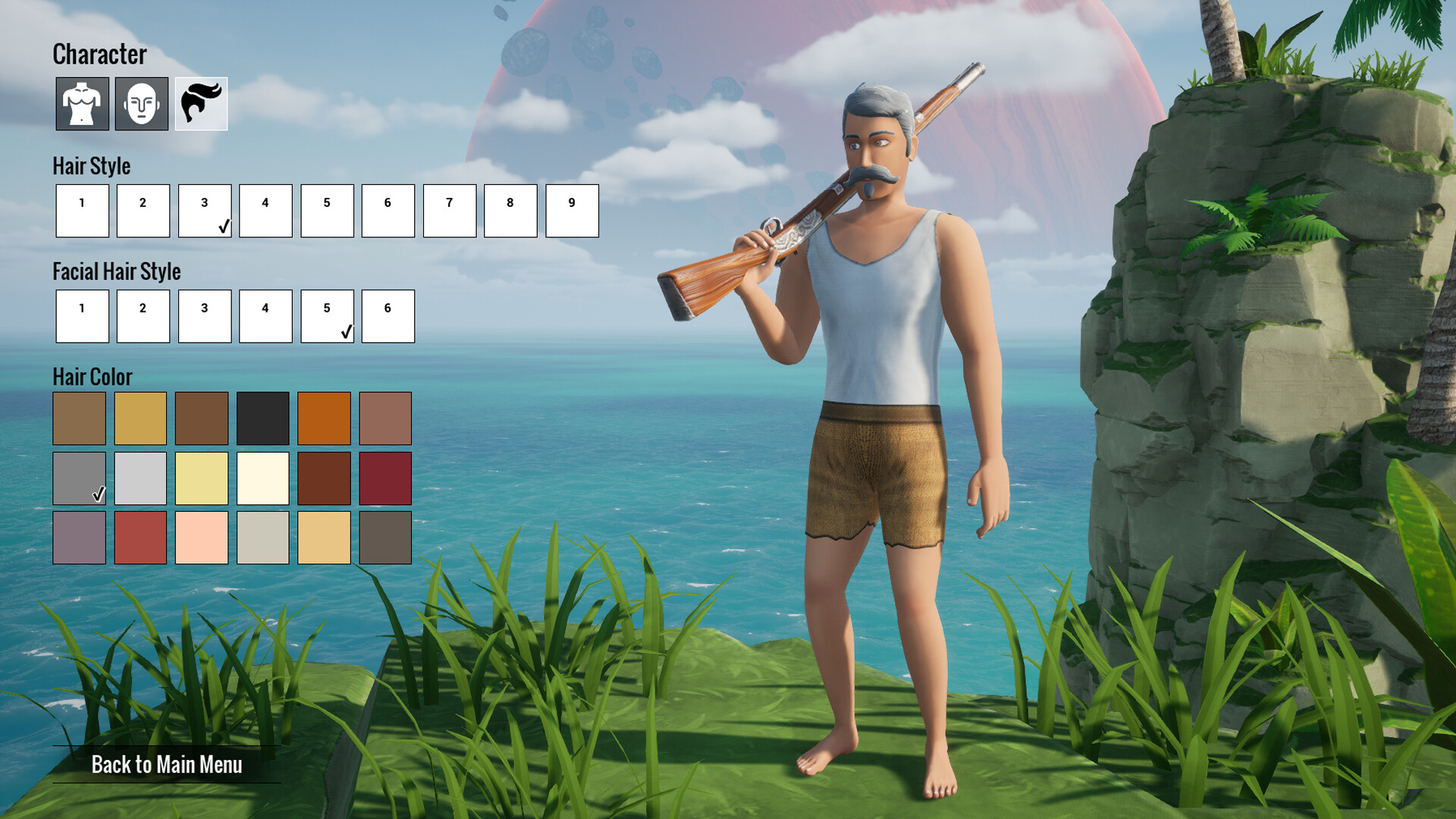
Task: Select Facial Hair Style 1
Action: [x=81, y=316]
